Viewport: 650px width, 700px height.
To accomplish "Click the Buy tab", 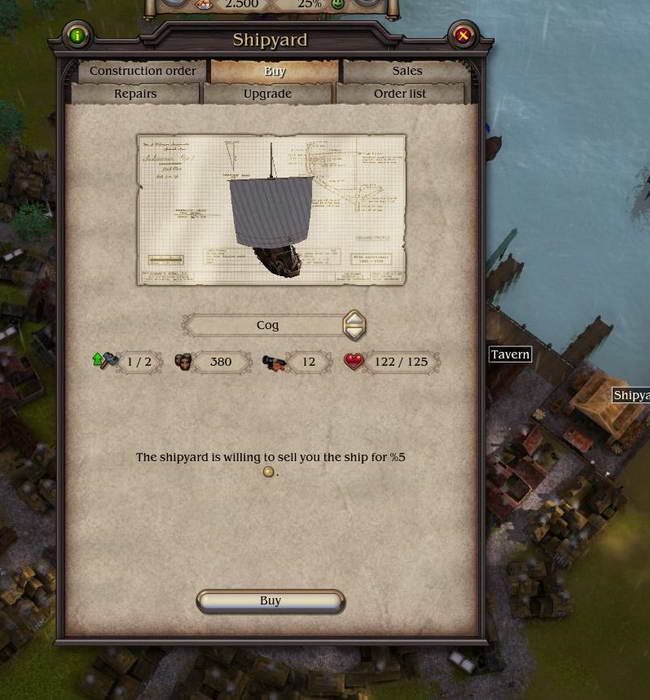I will coord(275,71).
